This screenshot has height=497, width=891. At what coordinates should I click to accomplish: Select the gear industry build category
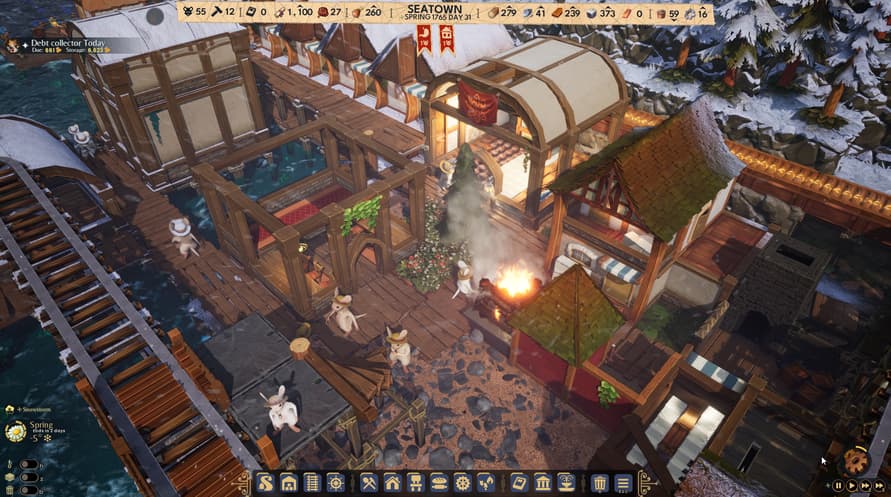pyautogui.click(x=462, y=484)
